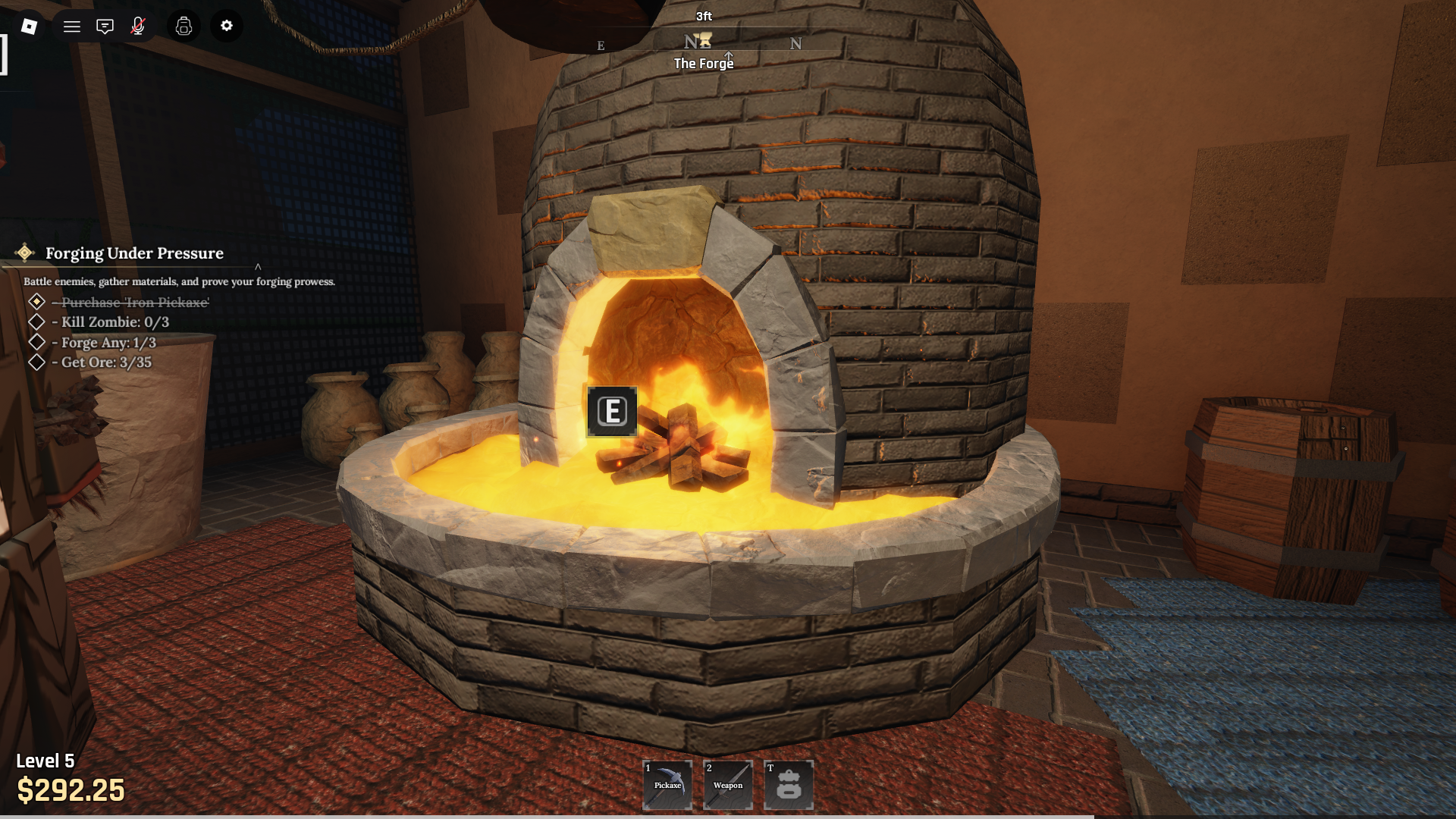Open the hamburger list menu
Viewport: 1456px width, 819px height.
[72, 27]
